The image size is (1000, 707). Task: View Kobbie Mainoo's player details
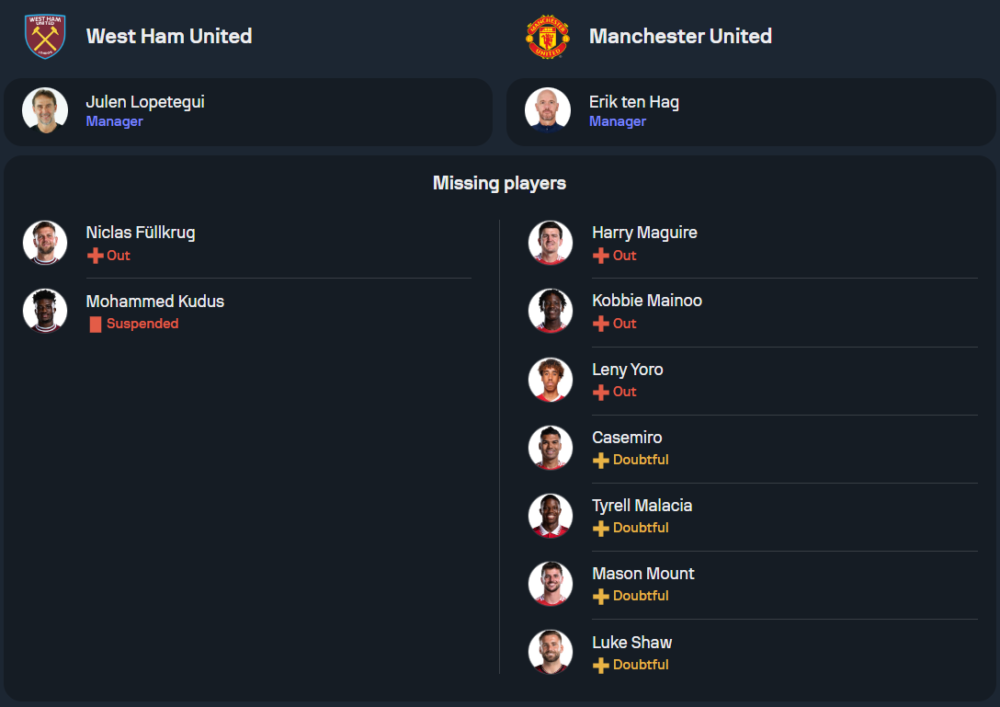pyautogui.click(x=646, y=301)
